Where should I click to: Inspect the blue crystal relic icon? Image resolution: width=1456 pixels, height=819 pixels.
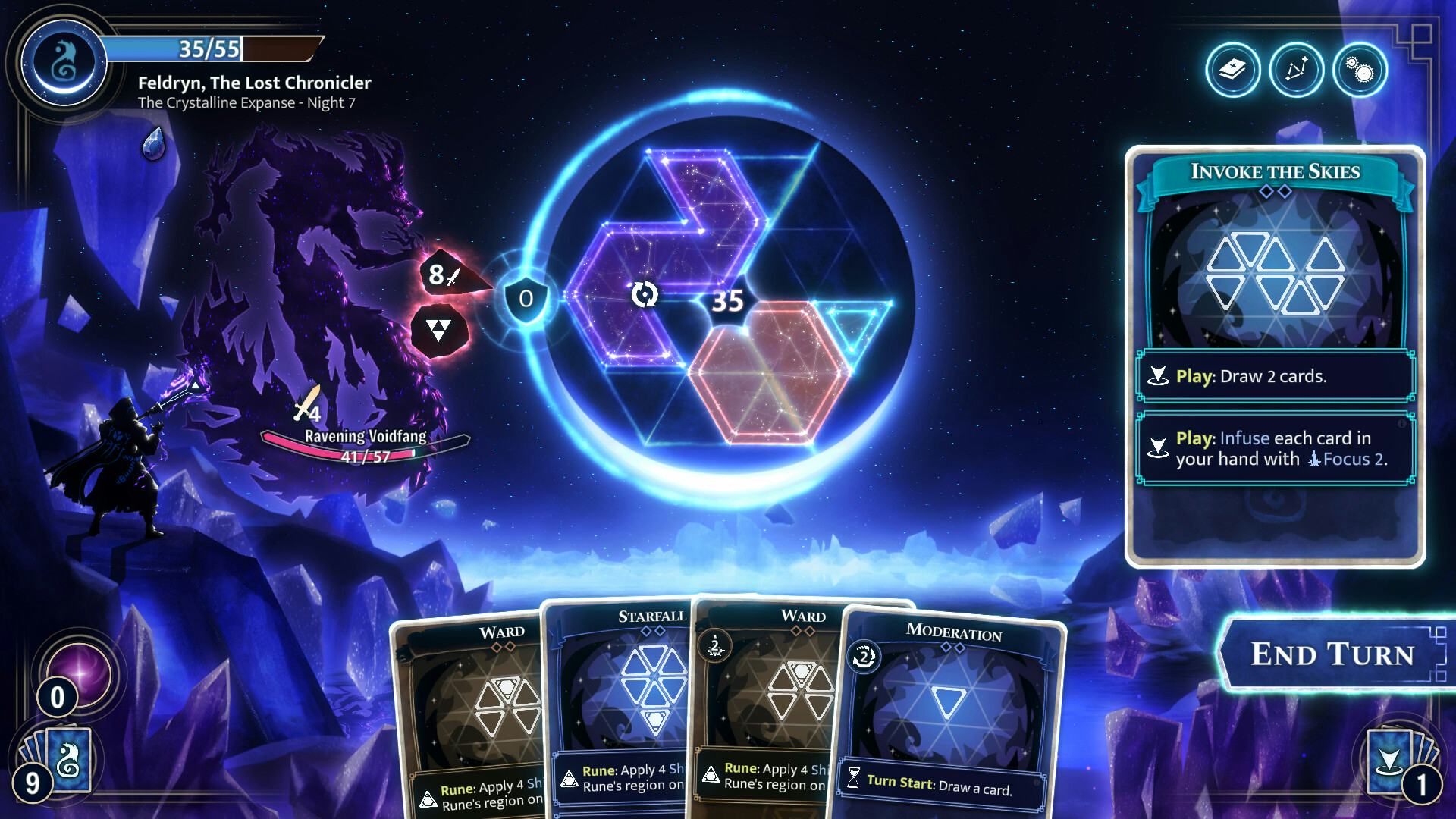pos(153,143)
